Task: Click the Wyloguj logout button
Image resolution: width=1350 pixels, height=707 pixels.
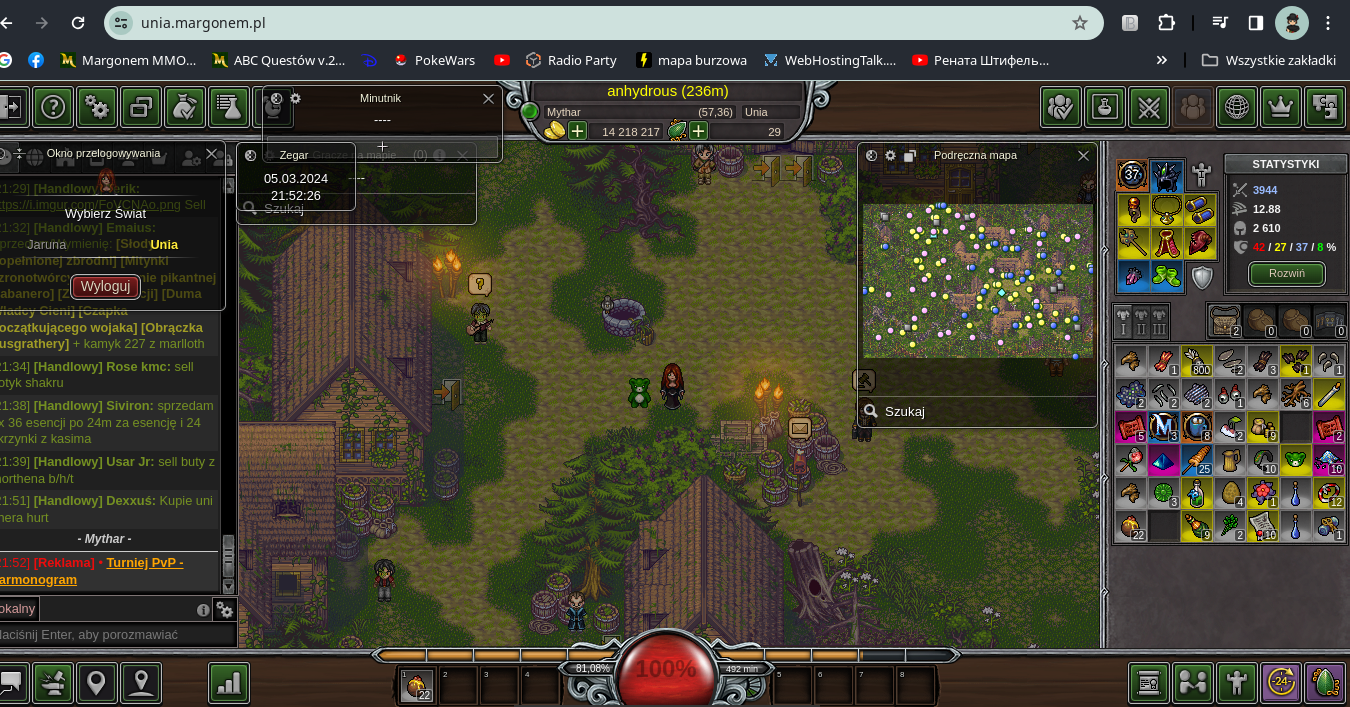Action: 105,286
